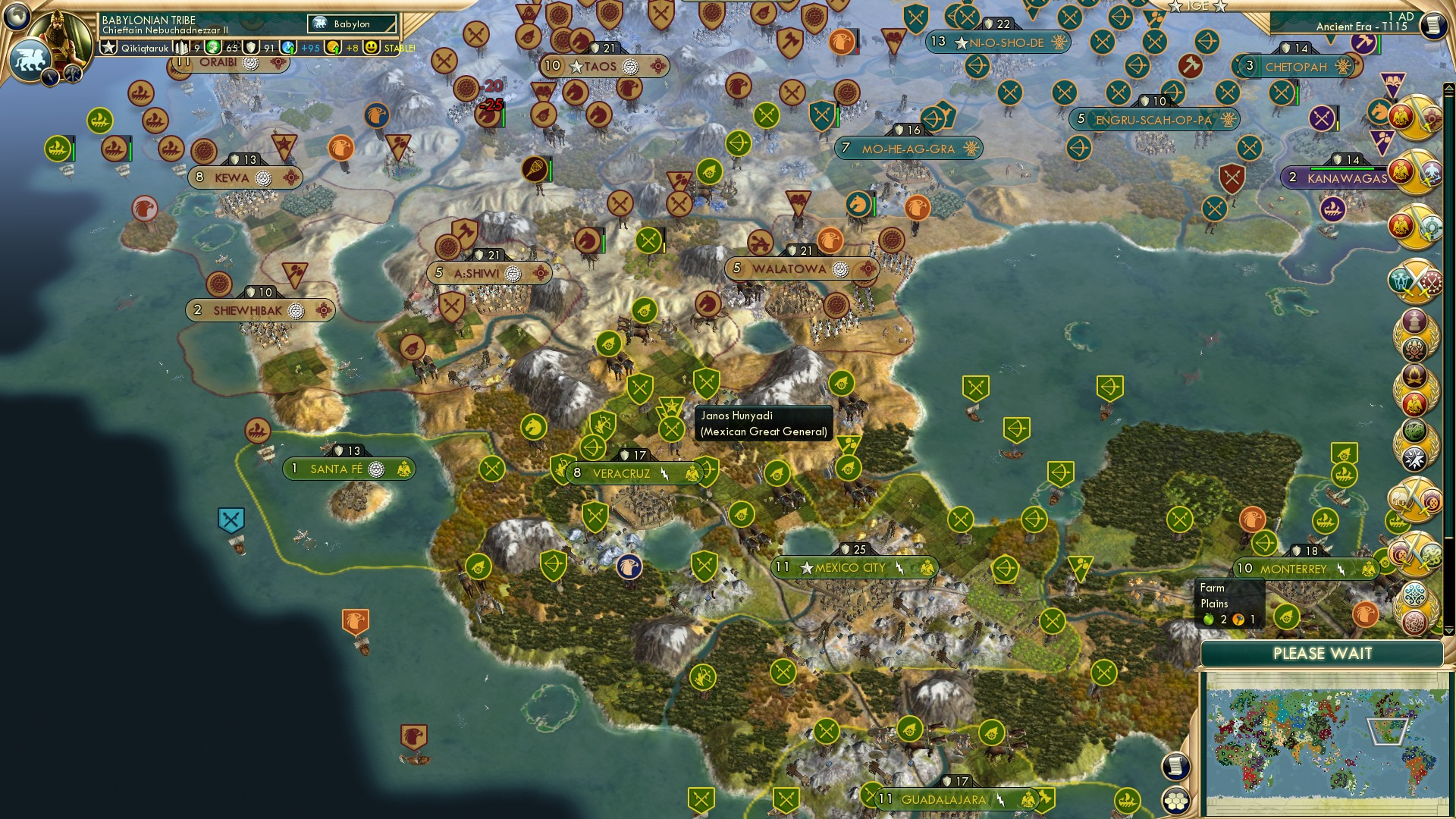
Task: Click on the world minimap
Action: [1324, 743]
